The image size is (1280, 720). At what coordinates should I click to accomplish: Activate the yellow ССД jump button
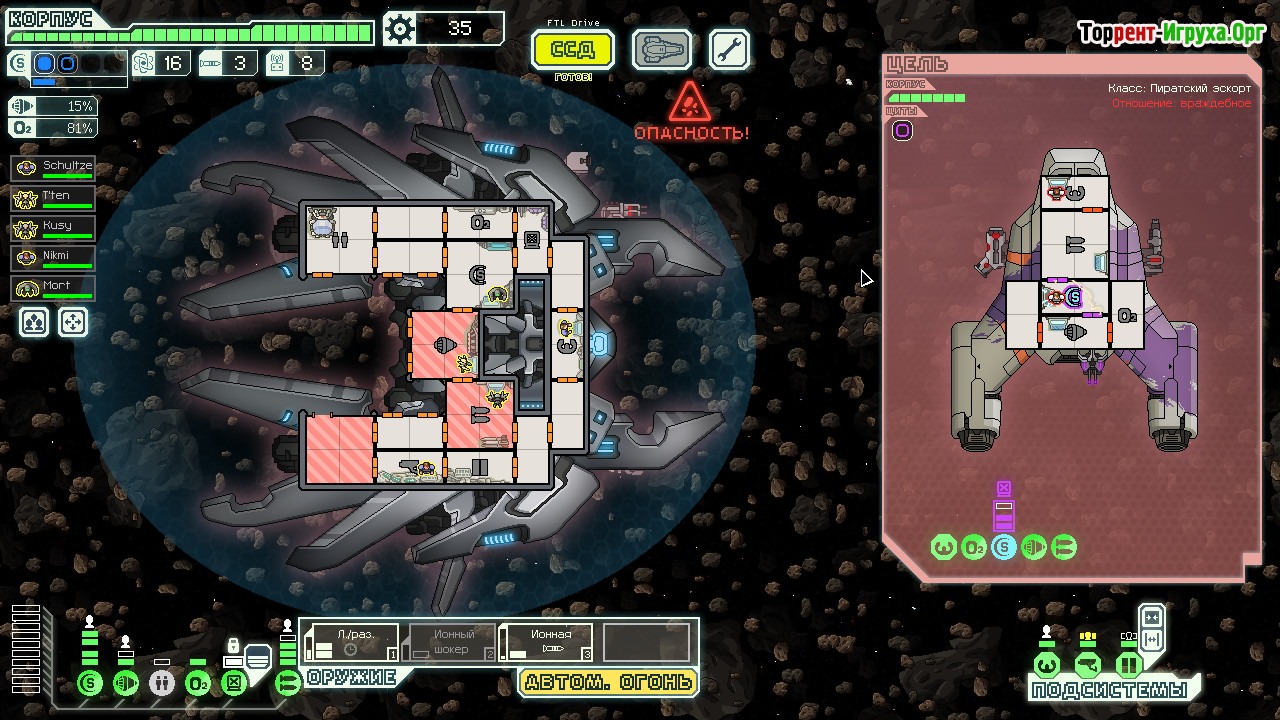[573, 49]
